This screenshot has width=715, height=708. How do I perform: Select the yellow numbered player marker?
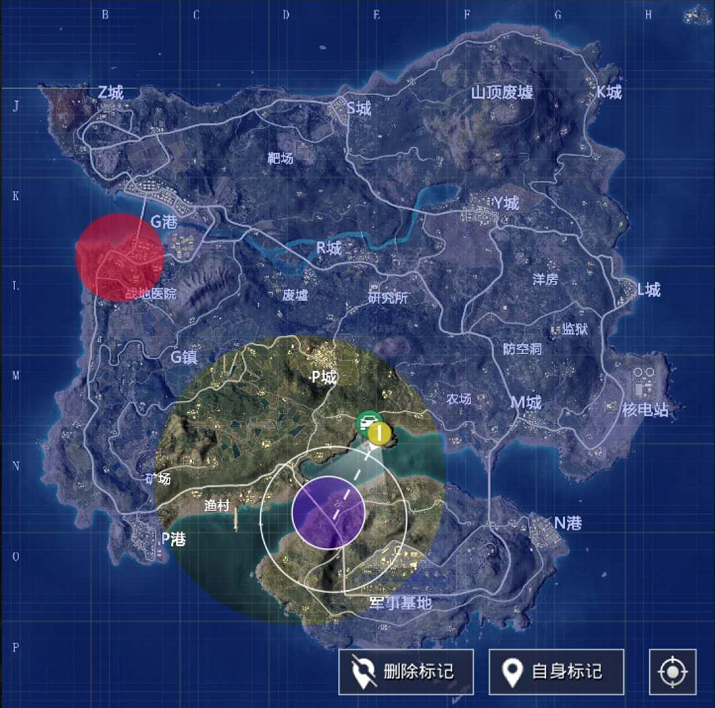point(379,432)
